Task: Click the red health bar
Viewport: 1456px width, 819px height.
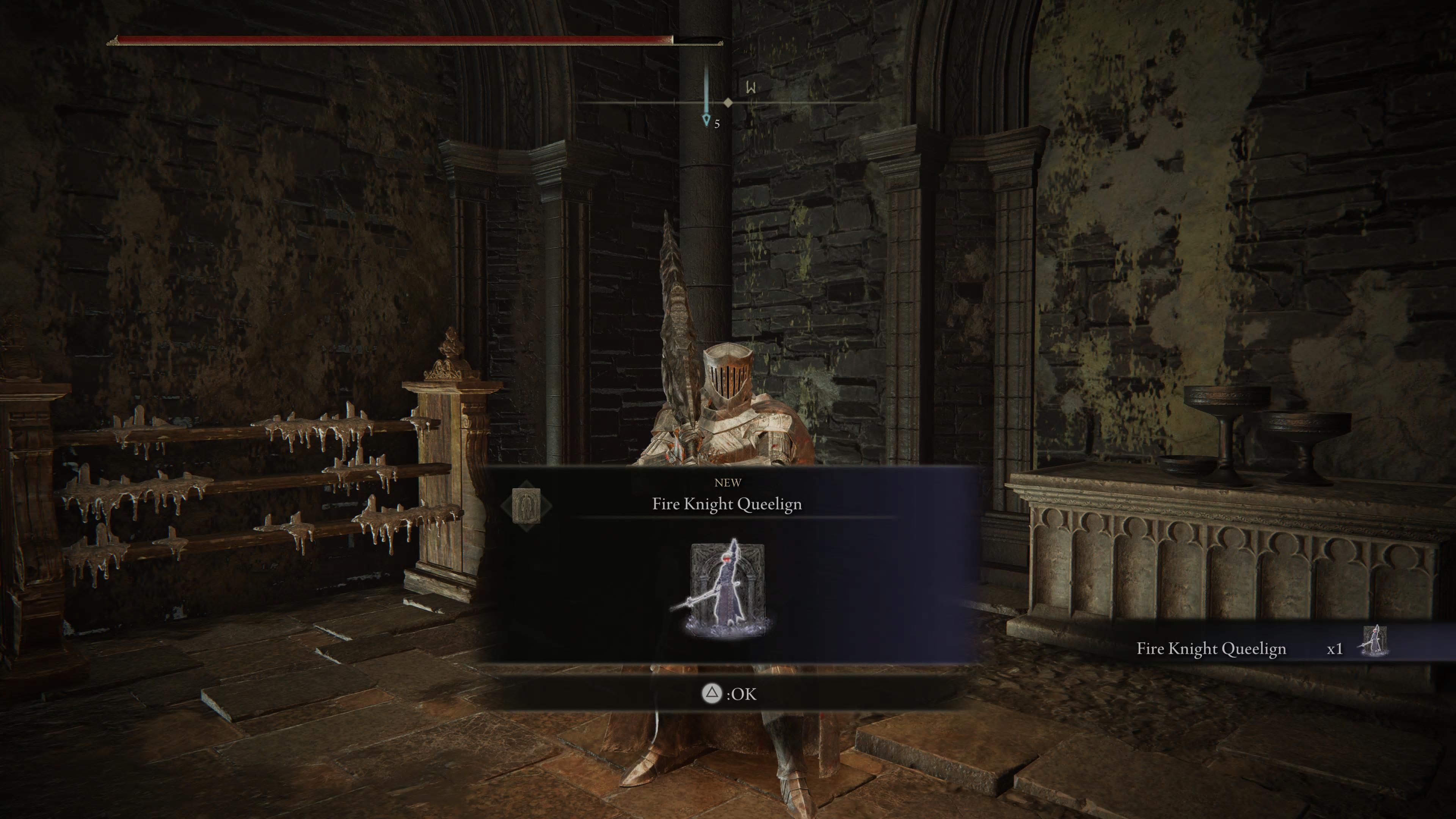Action: (x=390, y=40)
